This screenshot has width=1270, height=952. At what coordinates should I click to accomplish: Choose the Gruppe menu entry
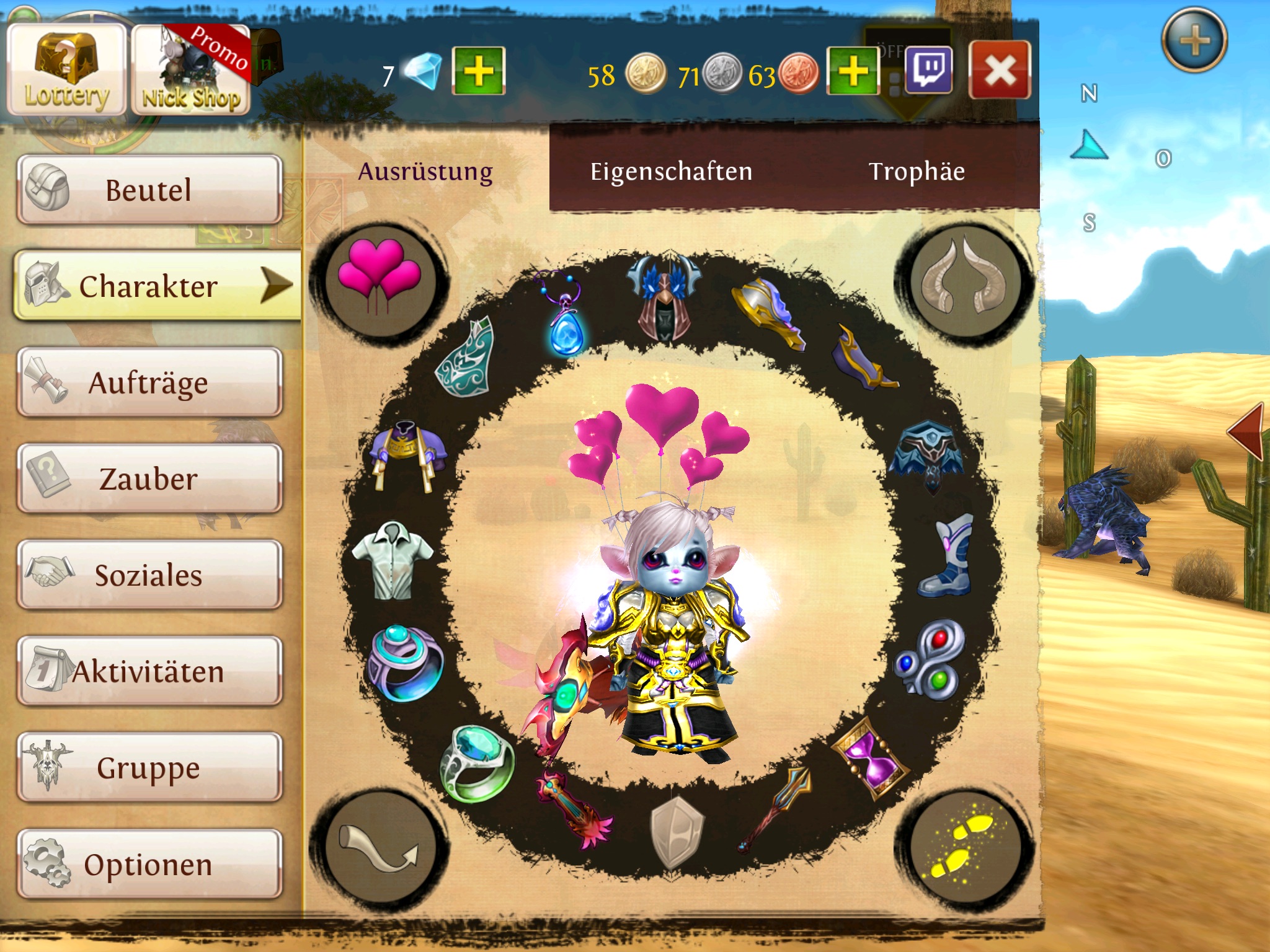[149, 768]
